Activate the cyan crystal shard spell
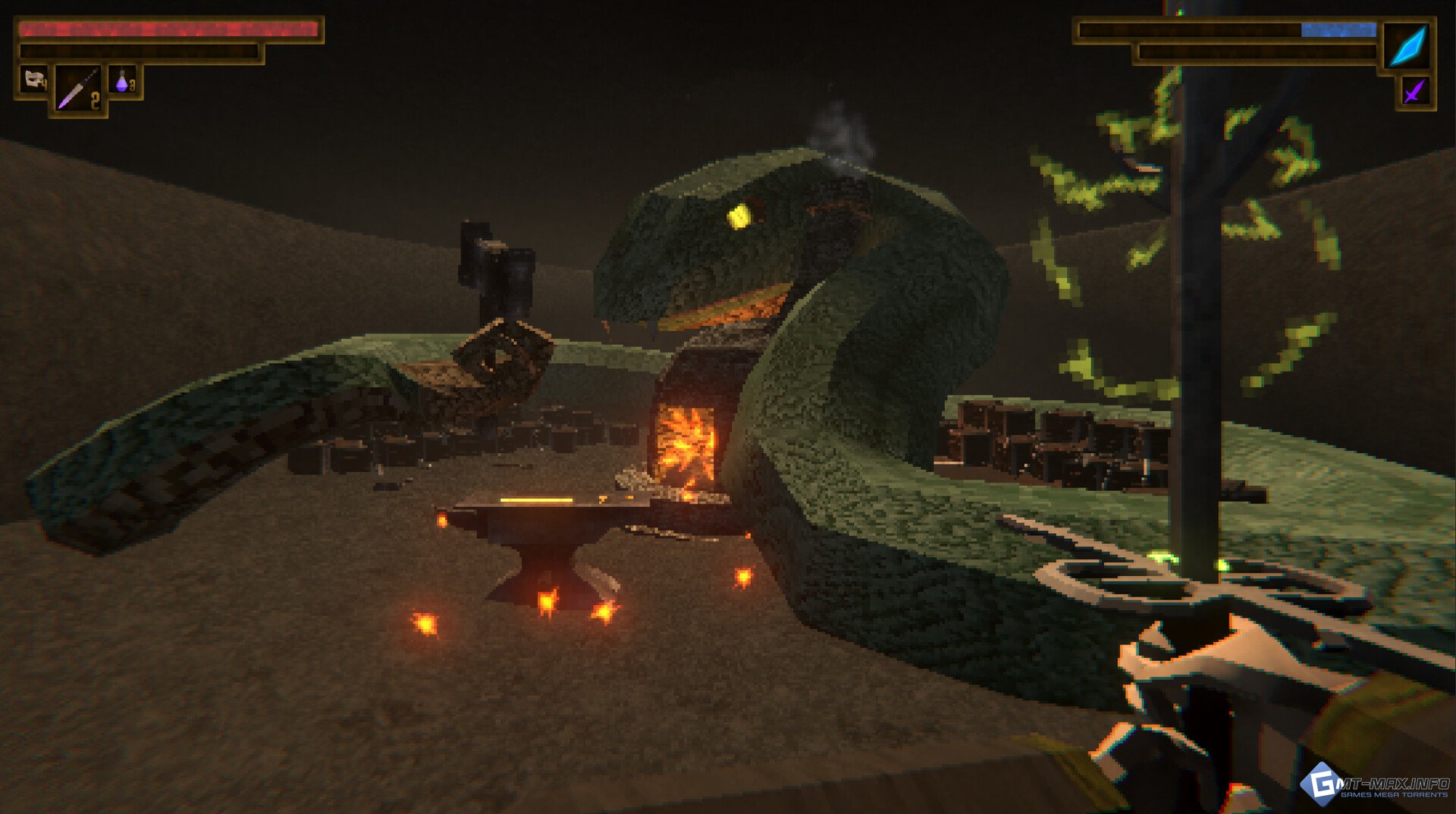 (1407, 45)
